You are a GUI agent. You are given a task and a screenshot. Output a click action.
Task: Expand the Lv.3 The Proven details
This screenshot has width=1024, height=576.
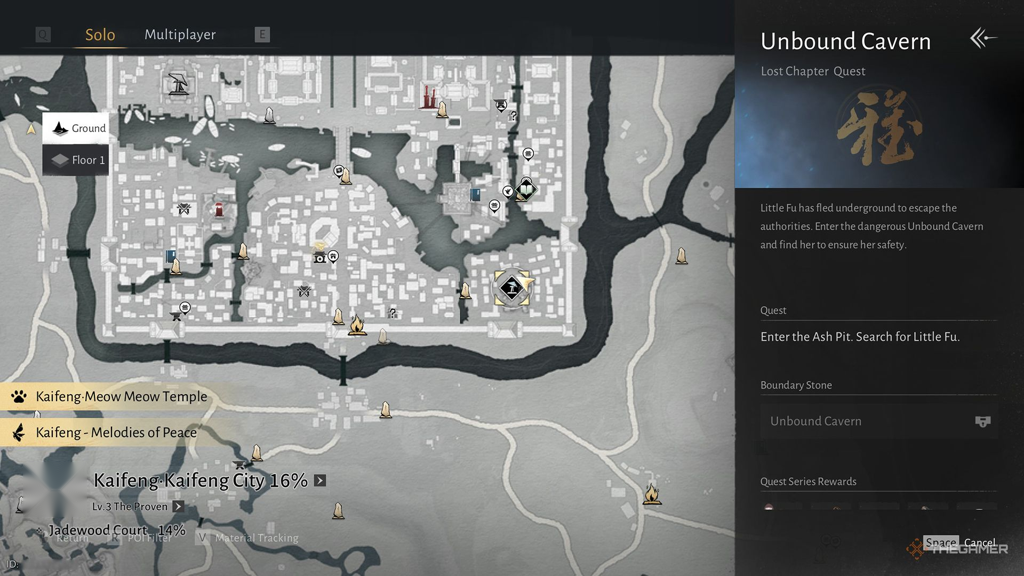(x=178, y=507)
